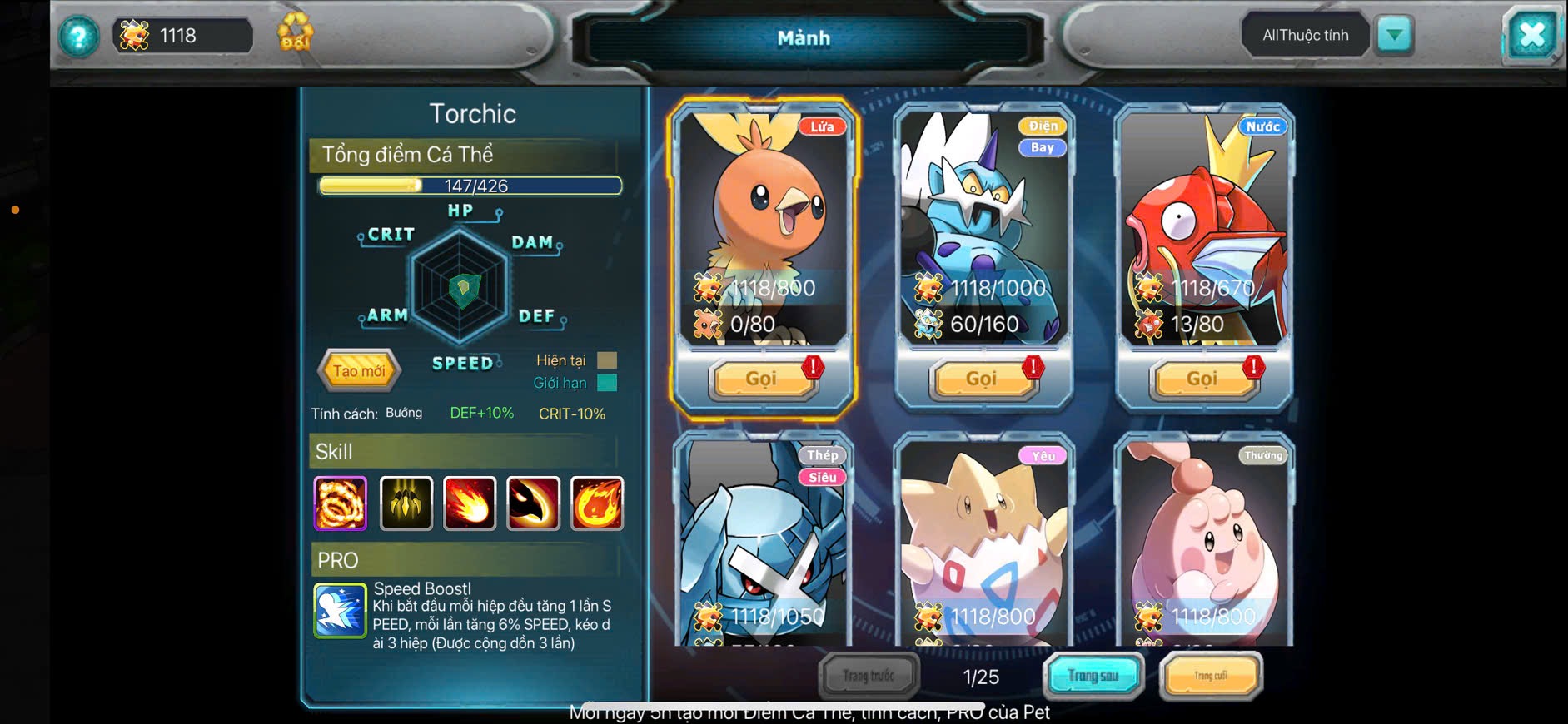
Task: Tap Gọi under the electric flying pet
Action: click(981, 379)
